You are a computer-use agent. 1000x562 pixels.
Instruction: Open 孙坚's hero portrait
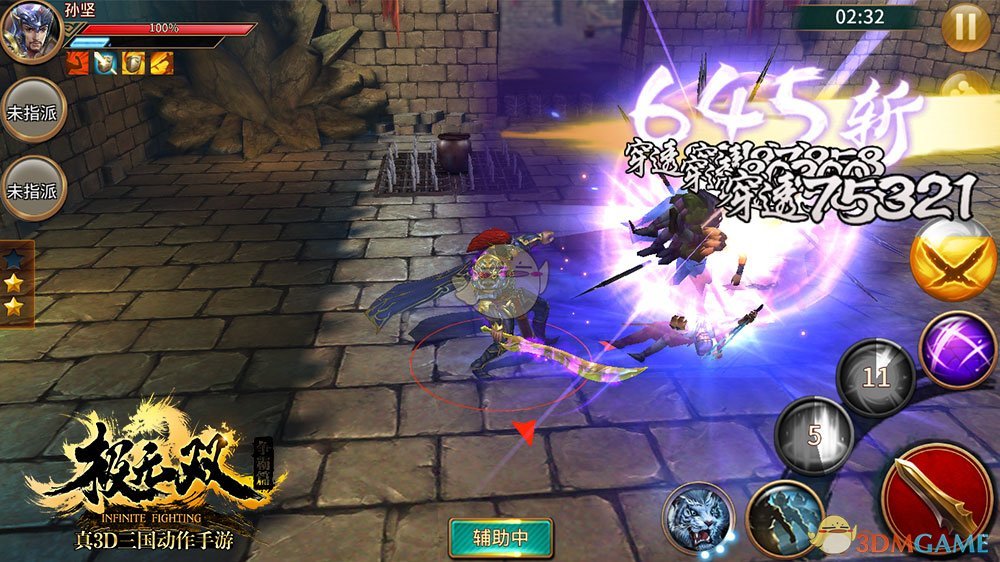pos(28,32)
